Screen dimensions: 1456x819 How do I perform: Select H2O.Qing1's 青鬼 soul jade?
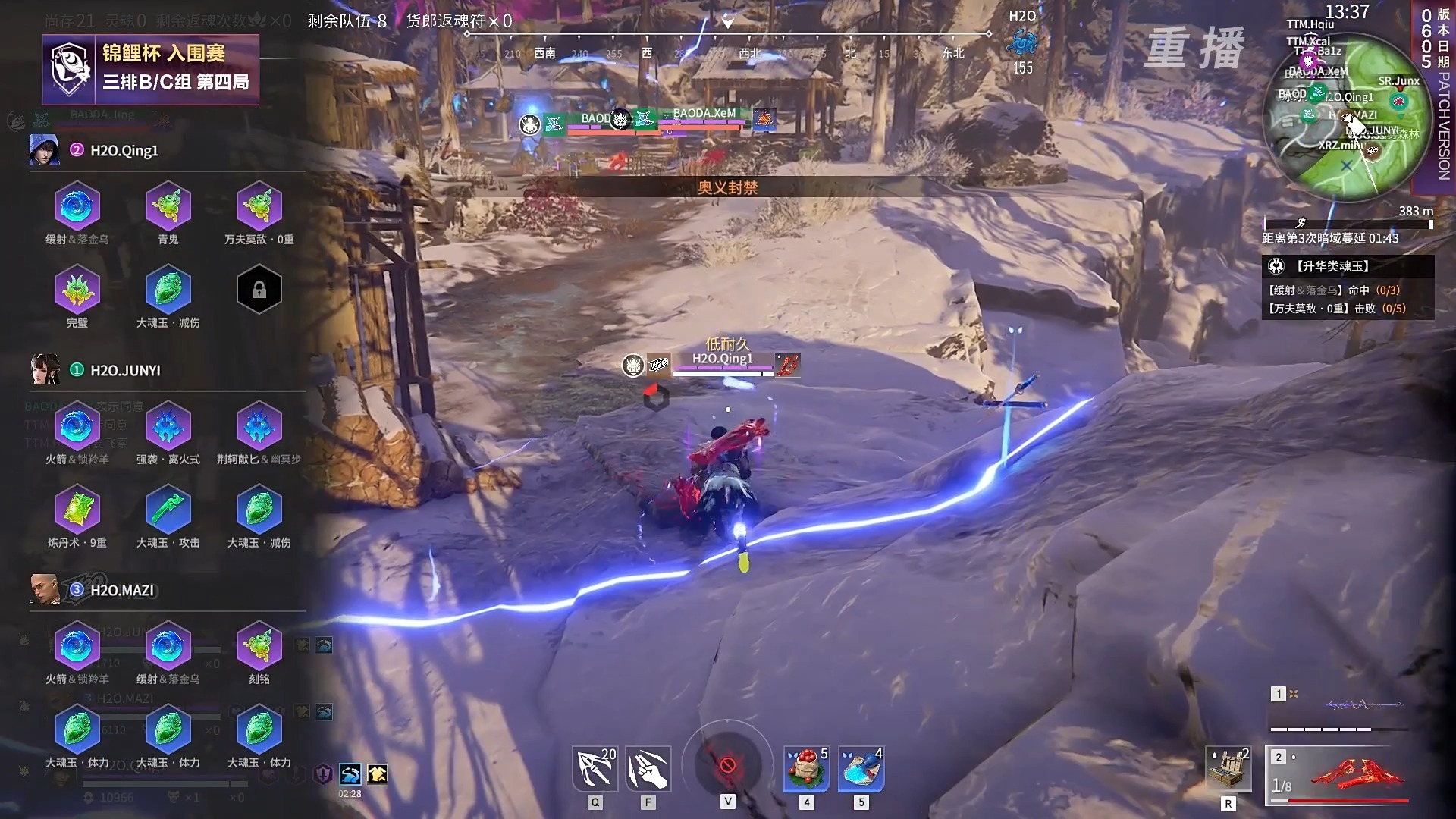coord(168,206)
